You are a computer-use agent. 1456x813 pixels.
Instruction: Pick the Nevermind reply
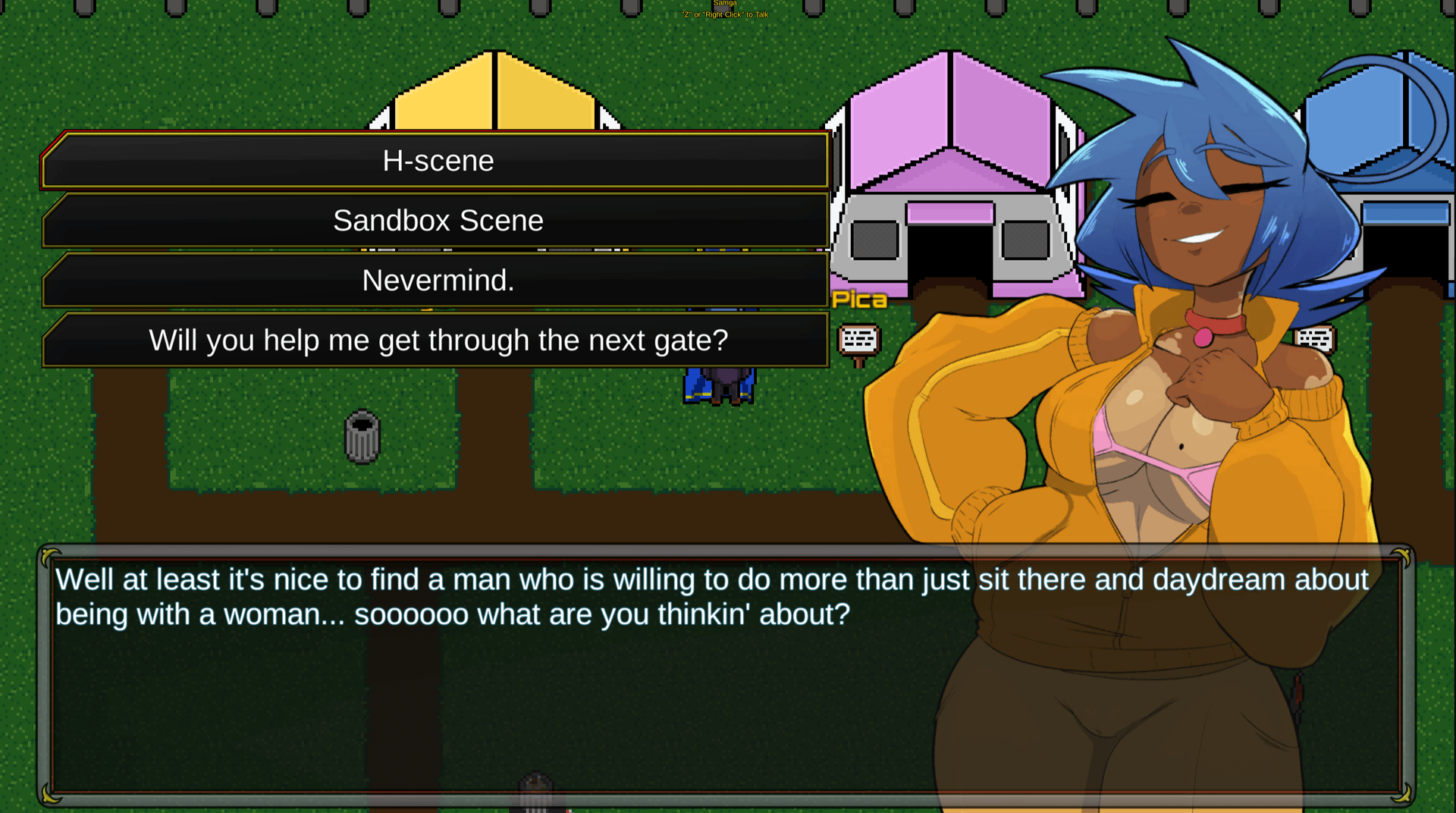[x=437, y=281]
